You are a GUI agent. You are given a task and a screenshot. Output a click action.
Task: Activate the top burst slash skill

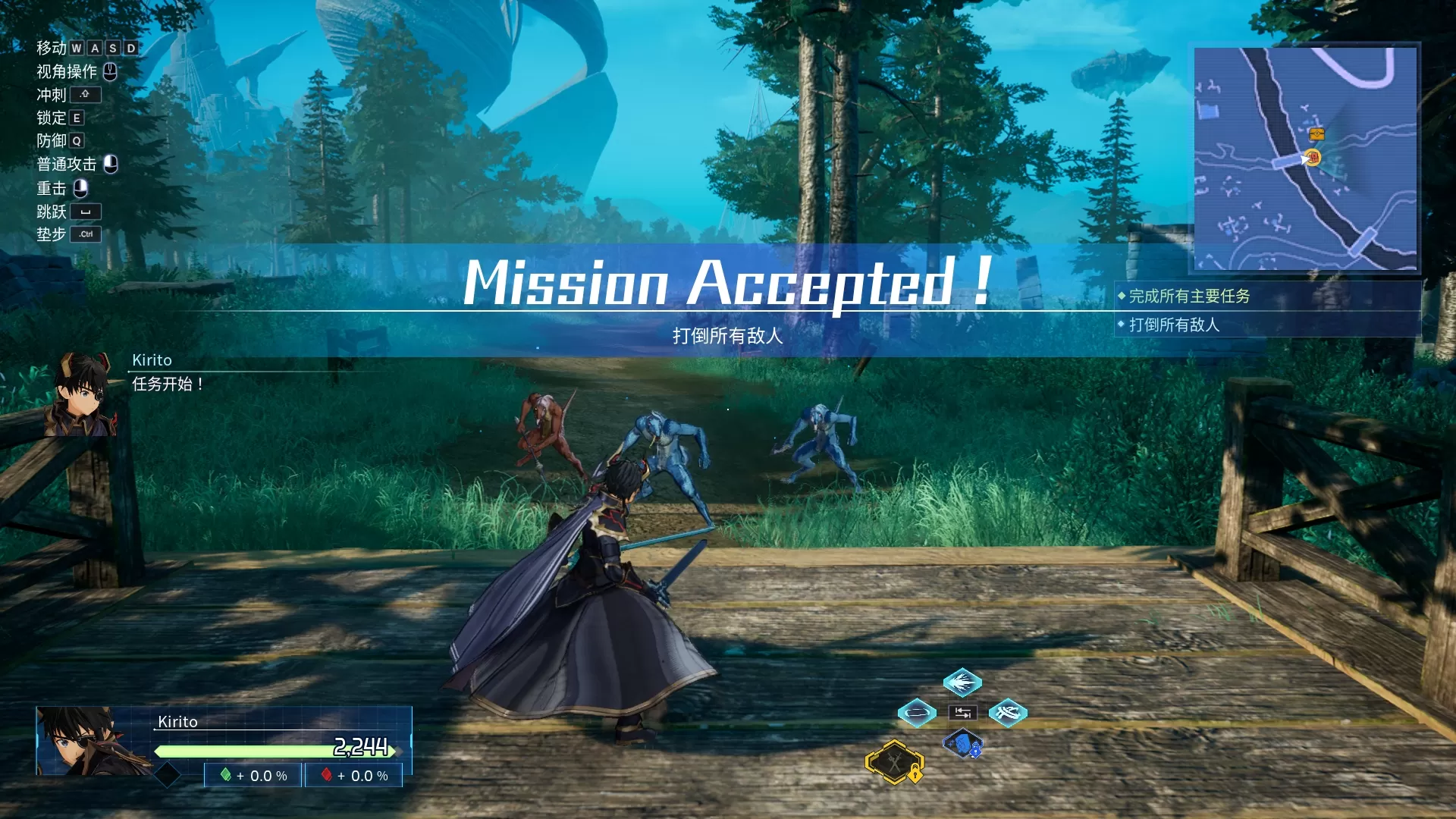(x=962, y=682)
